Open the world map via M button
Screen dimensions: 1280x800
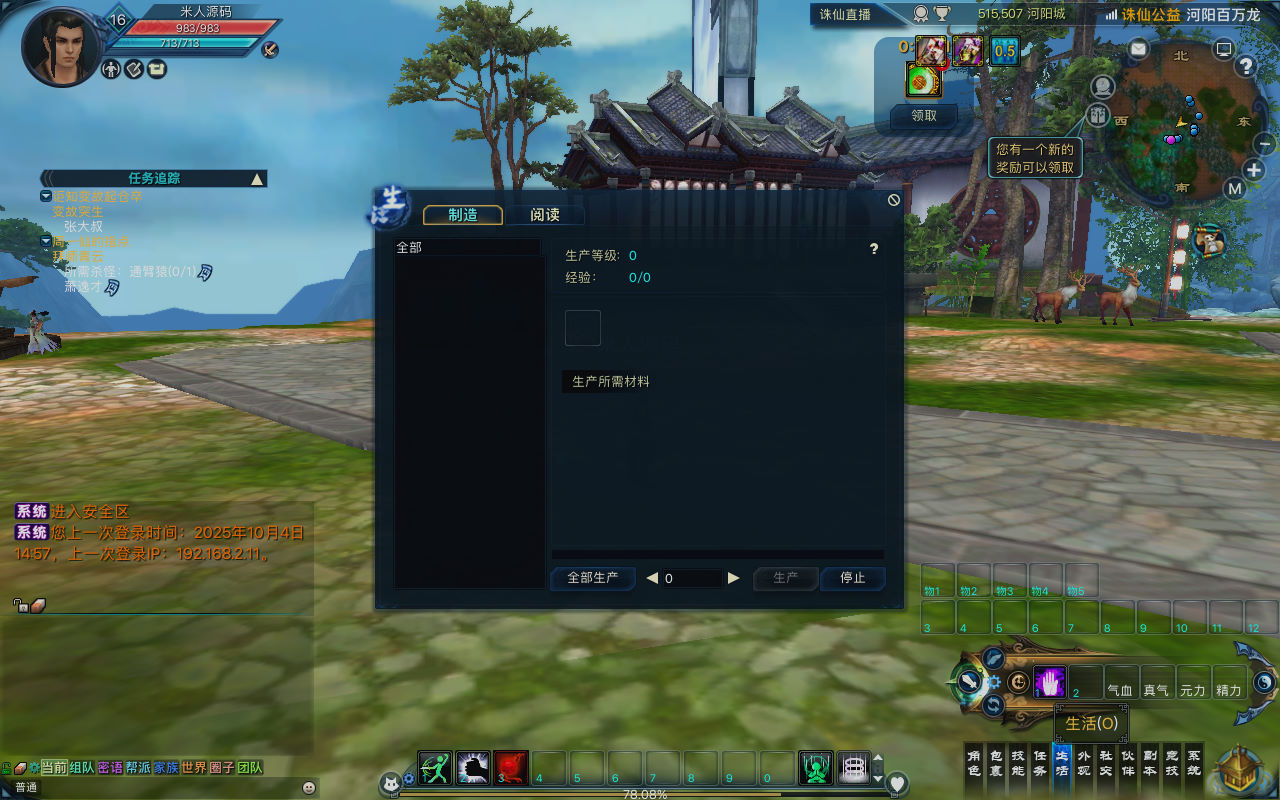coord(1235,189)
